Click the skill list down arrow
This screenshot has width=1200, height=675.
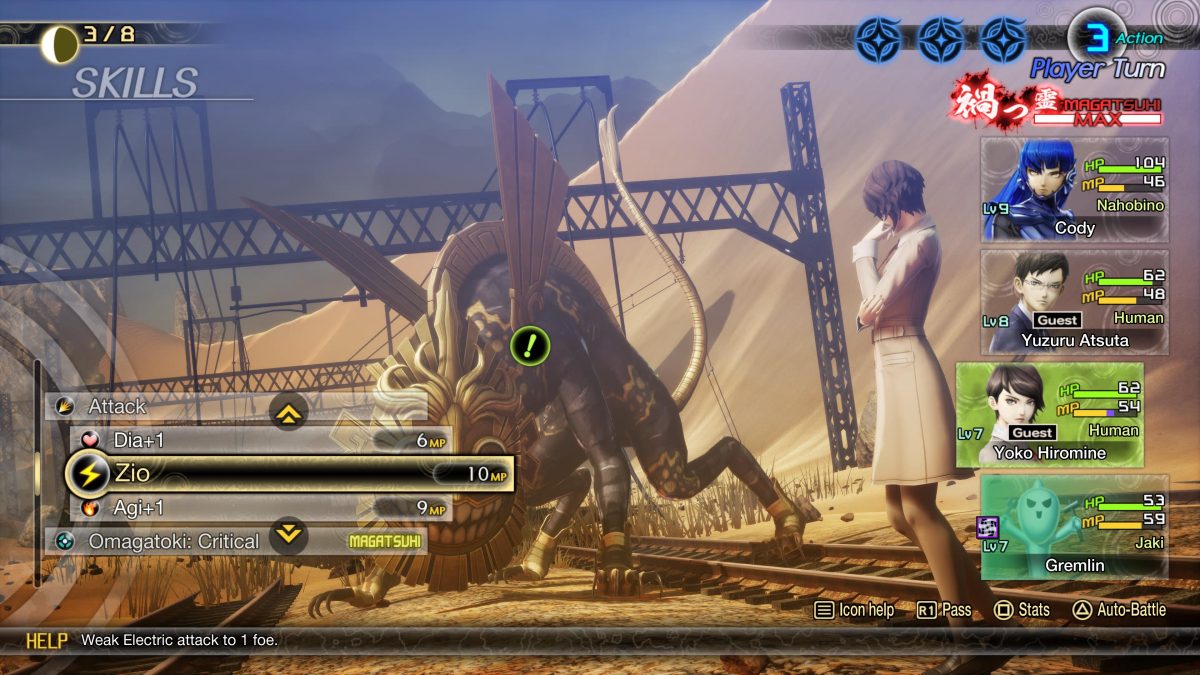point(289,534)
